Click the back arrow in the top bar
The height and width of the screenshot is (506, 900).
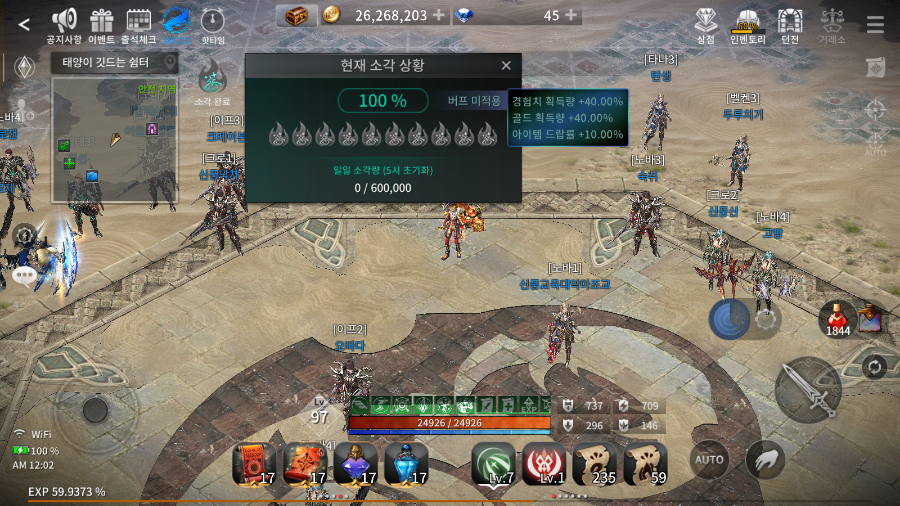coord(24,25)
